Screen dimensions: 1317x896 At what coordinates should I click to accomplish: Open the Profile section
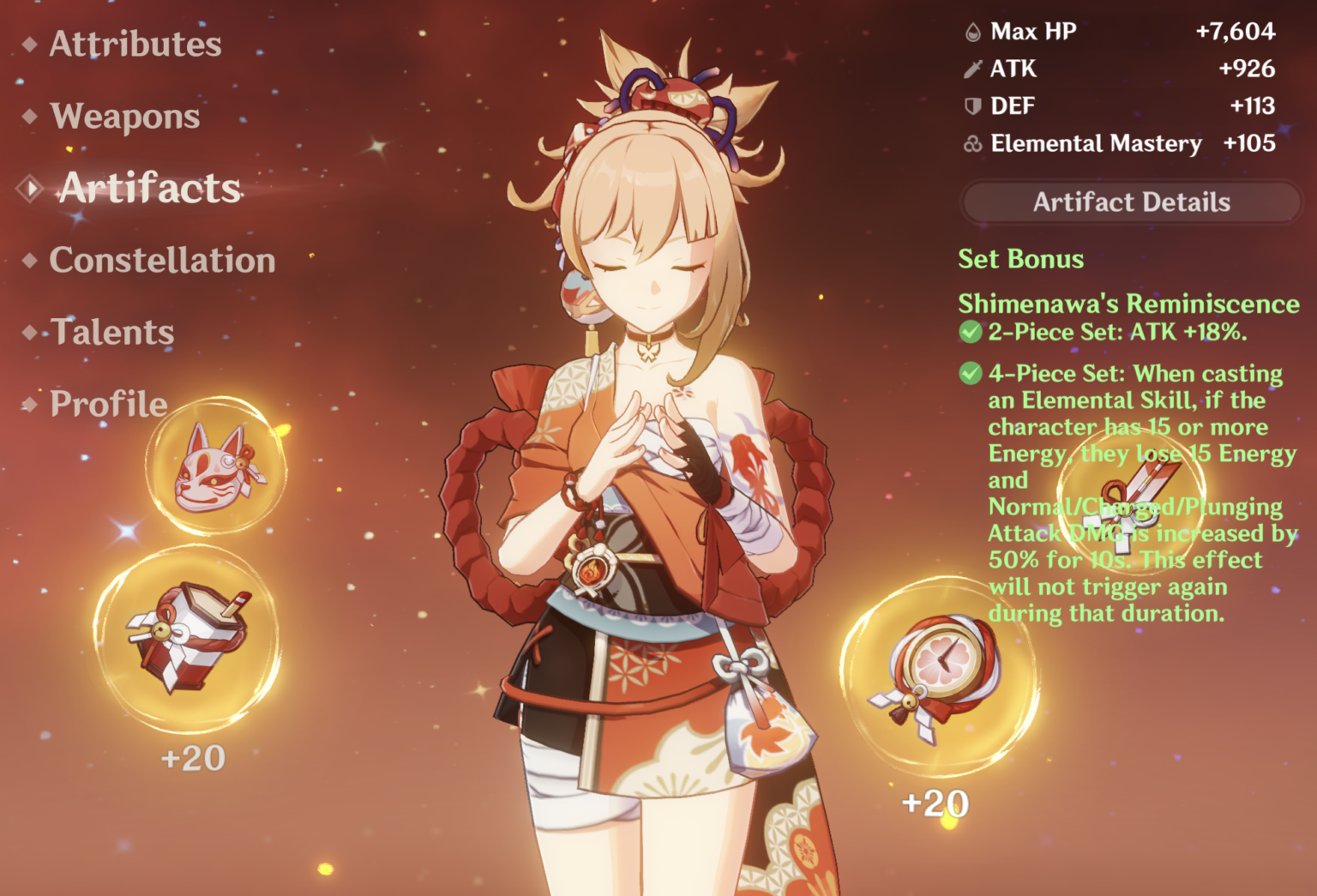106,404
